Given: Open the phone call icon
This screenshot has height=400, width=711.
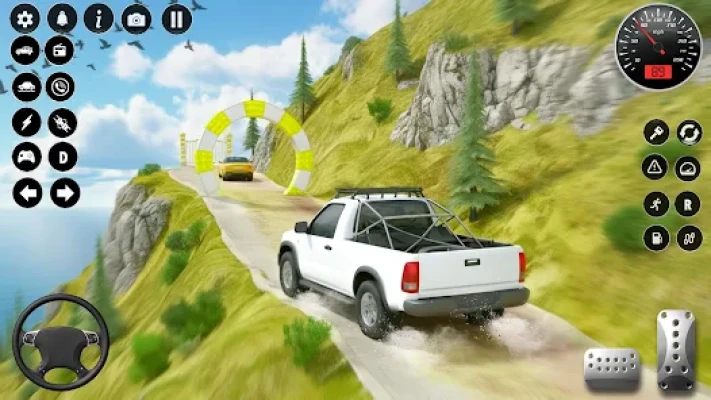Looking at the screenshot, I should click(62, 87).
